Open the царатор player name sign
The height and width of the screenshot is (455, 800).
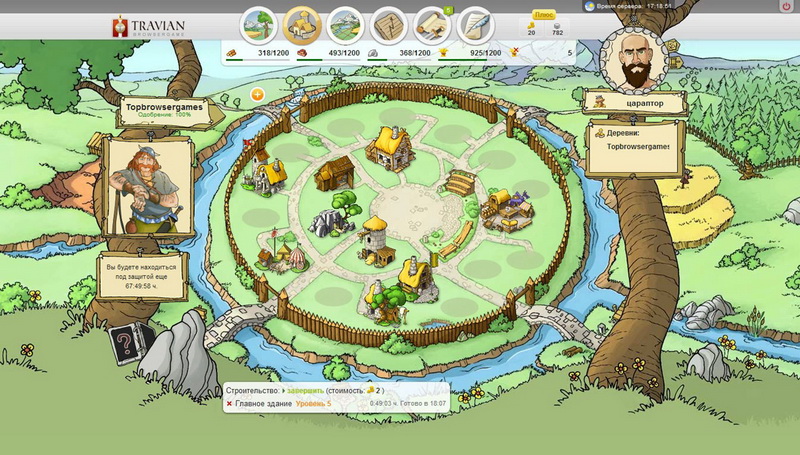tap(637, 102)
